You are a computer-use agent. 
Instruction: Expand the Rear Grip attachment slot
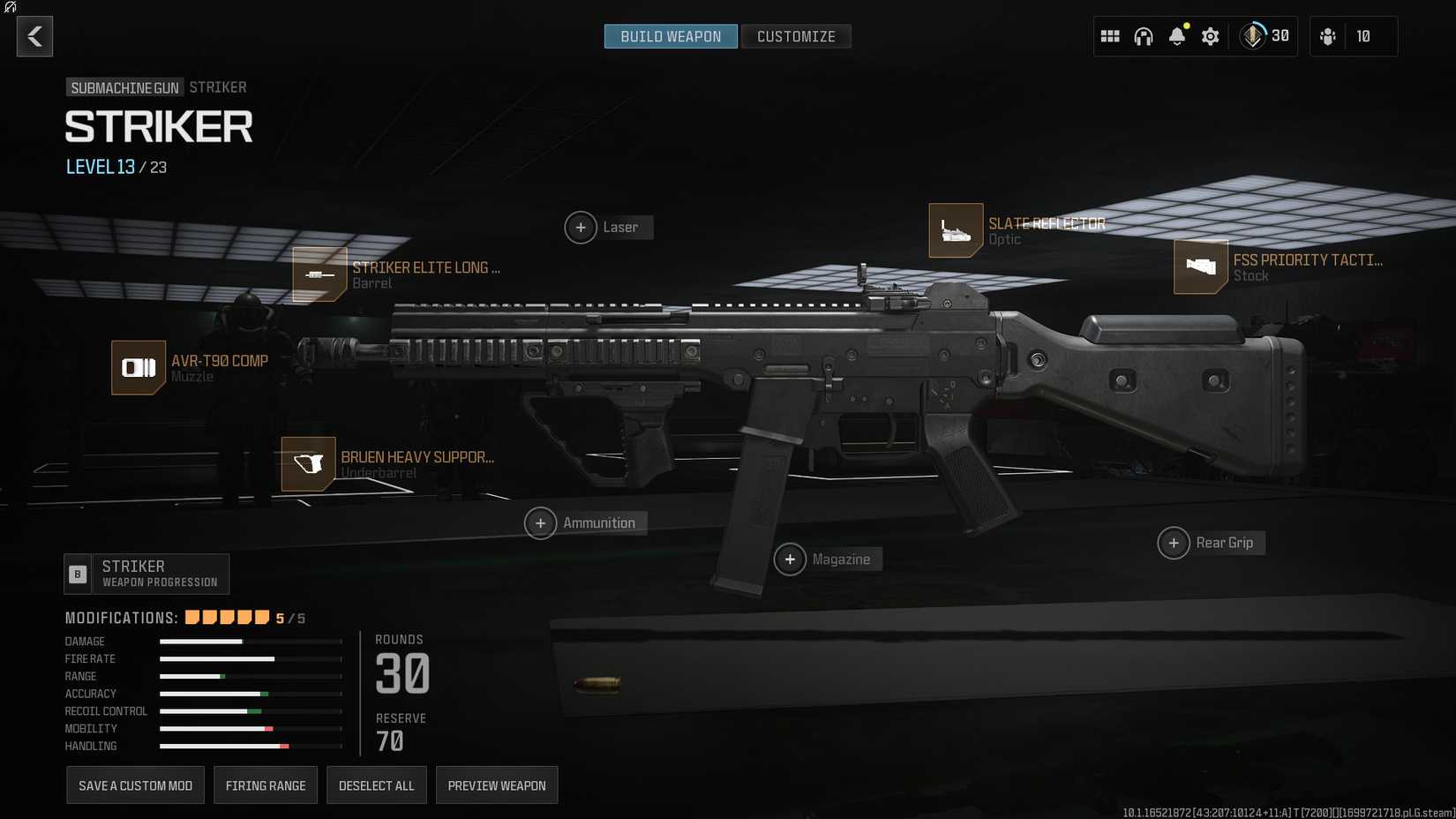[1174, 543]
